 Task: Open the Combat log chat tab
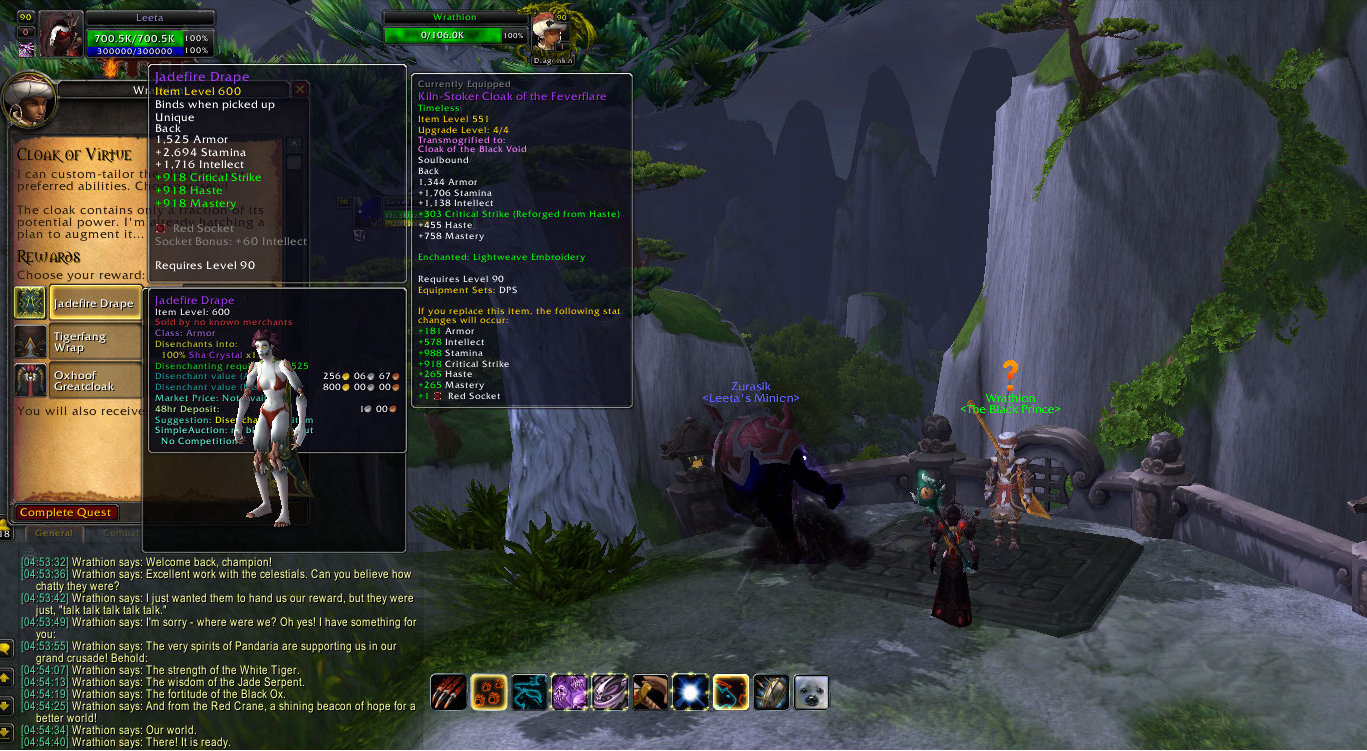click(118, 533)
